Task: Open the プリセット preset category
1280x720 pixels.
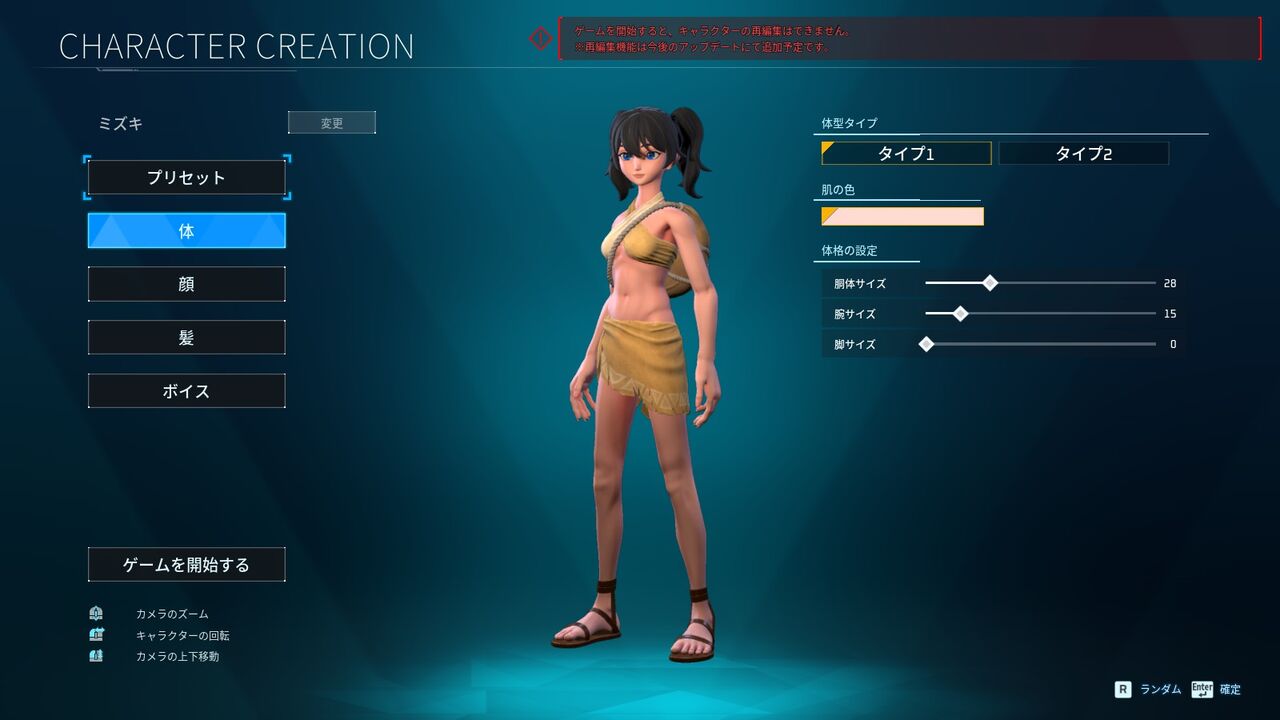Action: 187,178
